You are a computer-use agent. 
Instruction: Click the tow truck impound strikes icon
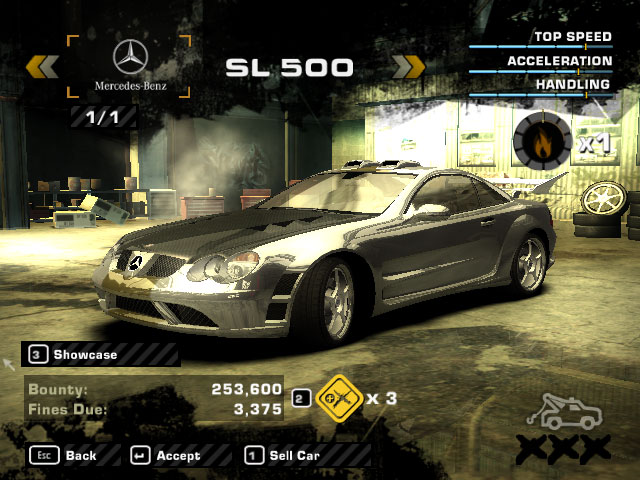pyautogui.click(x=568, y=413)
